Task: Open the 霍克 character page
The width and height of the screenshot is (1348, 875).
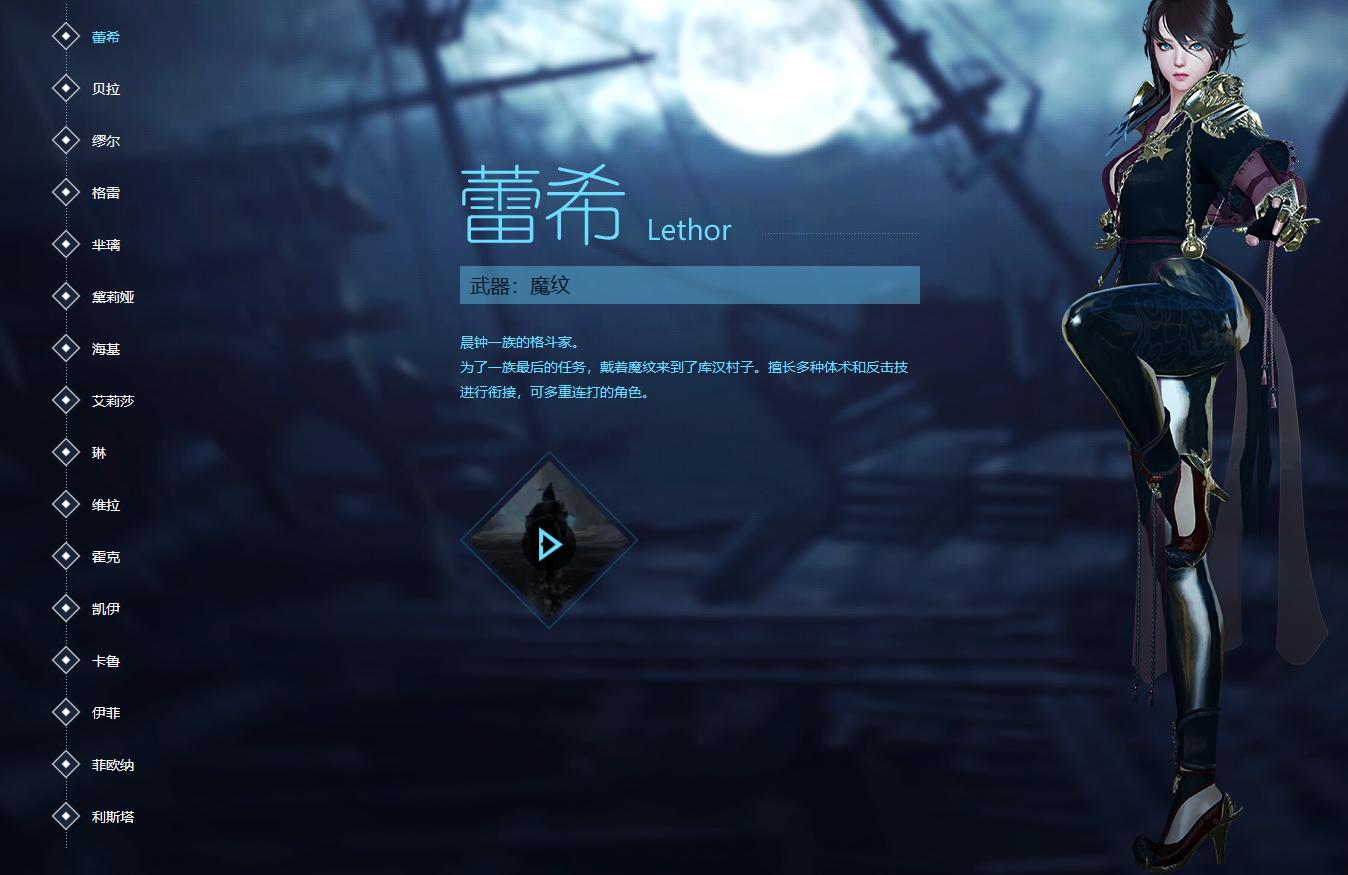Action: click(x=106, y=556)
